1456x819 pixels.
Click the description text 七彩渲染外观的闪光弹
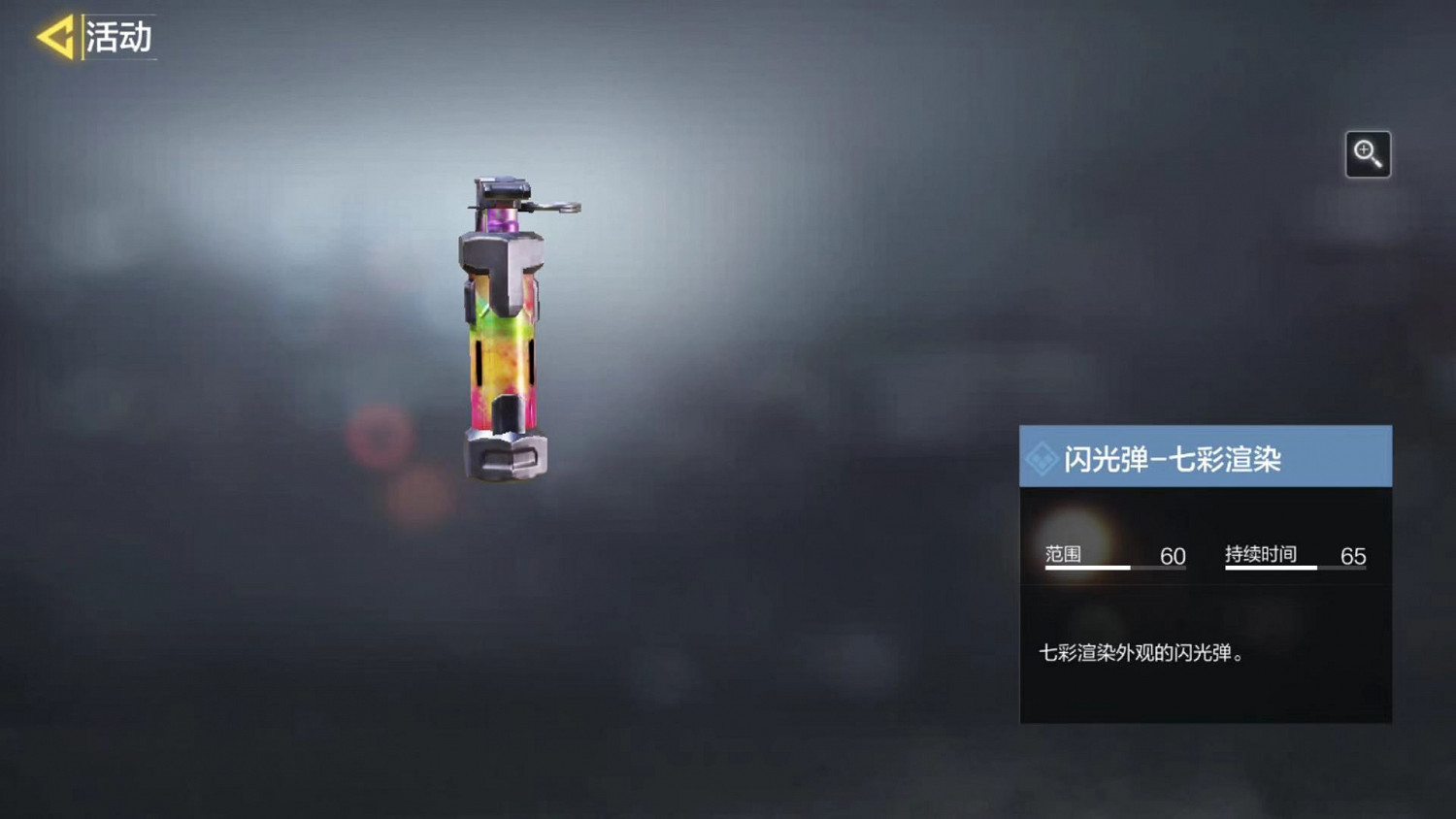1143,653
